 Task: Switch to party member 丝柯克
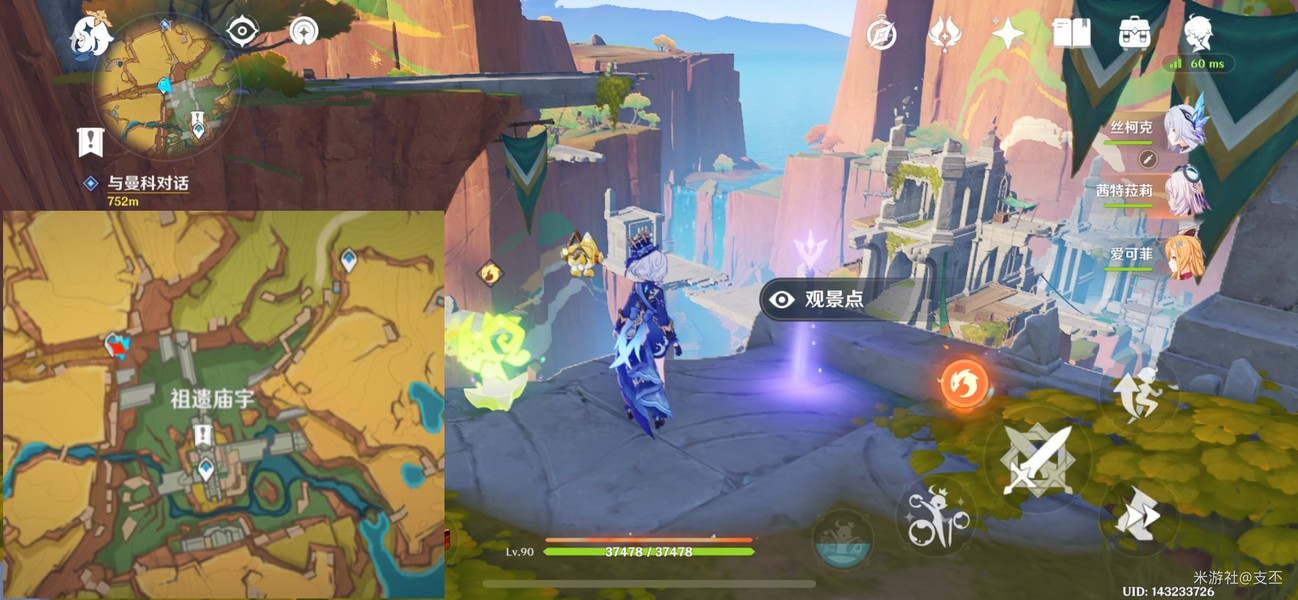(1185, 130)
